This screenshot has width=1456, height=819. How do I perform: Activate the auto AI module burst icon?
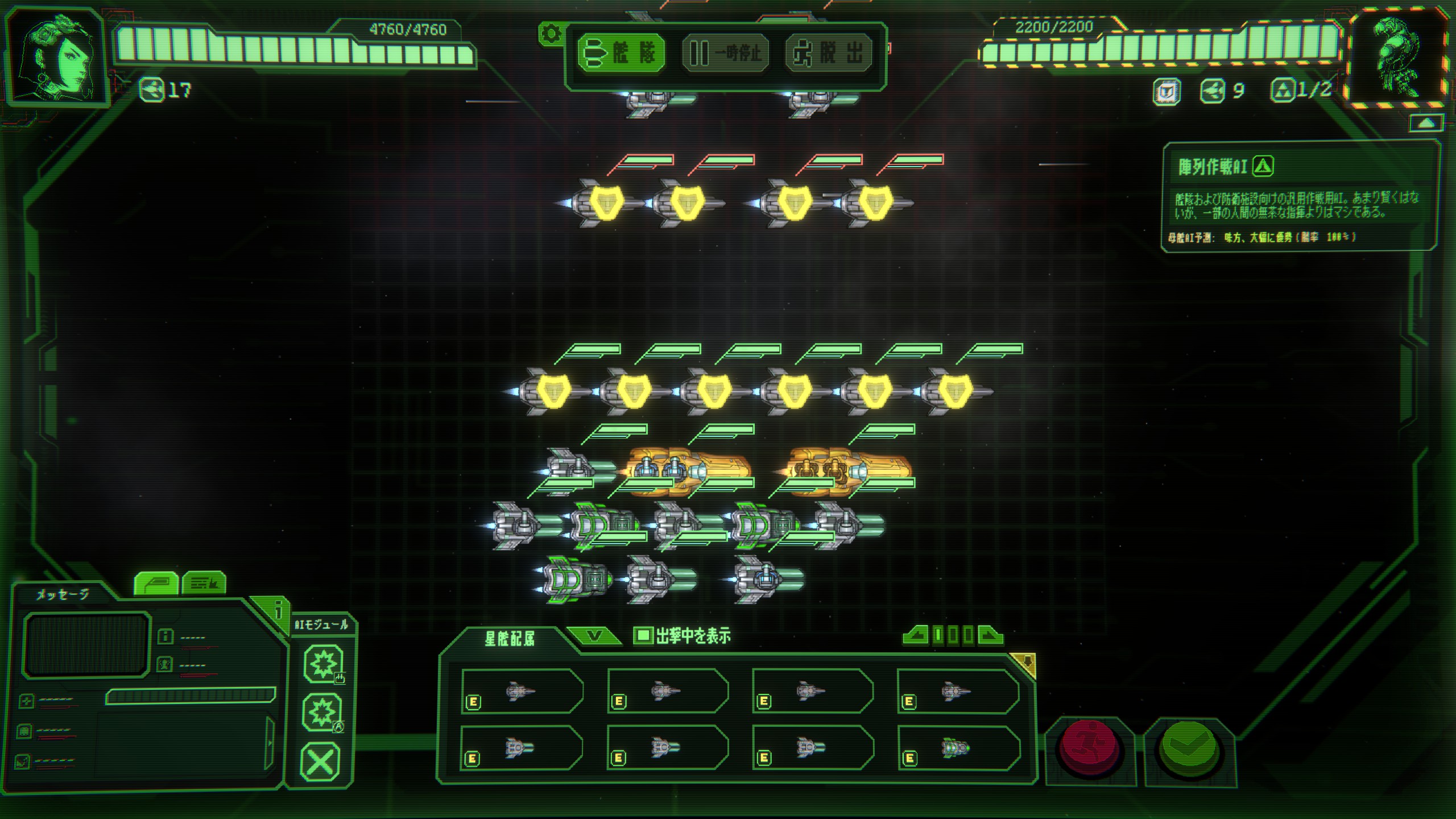pyautogui.click(x=322, y=712)
